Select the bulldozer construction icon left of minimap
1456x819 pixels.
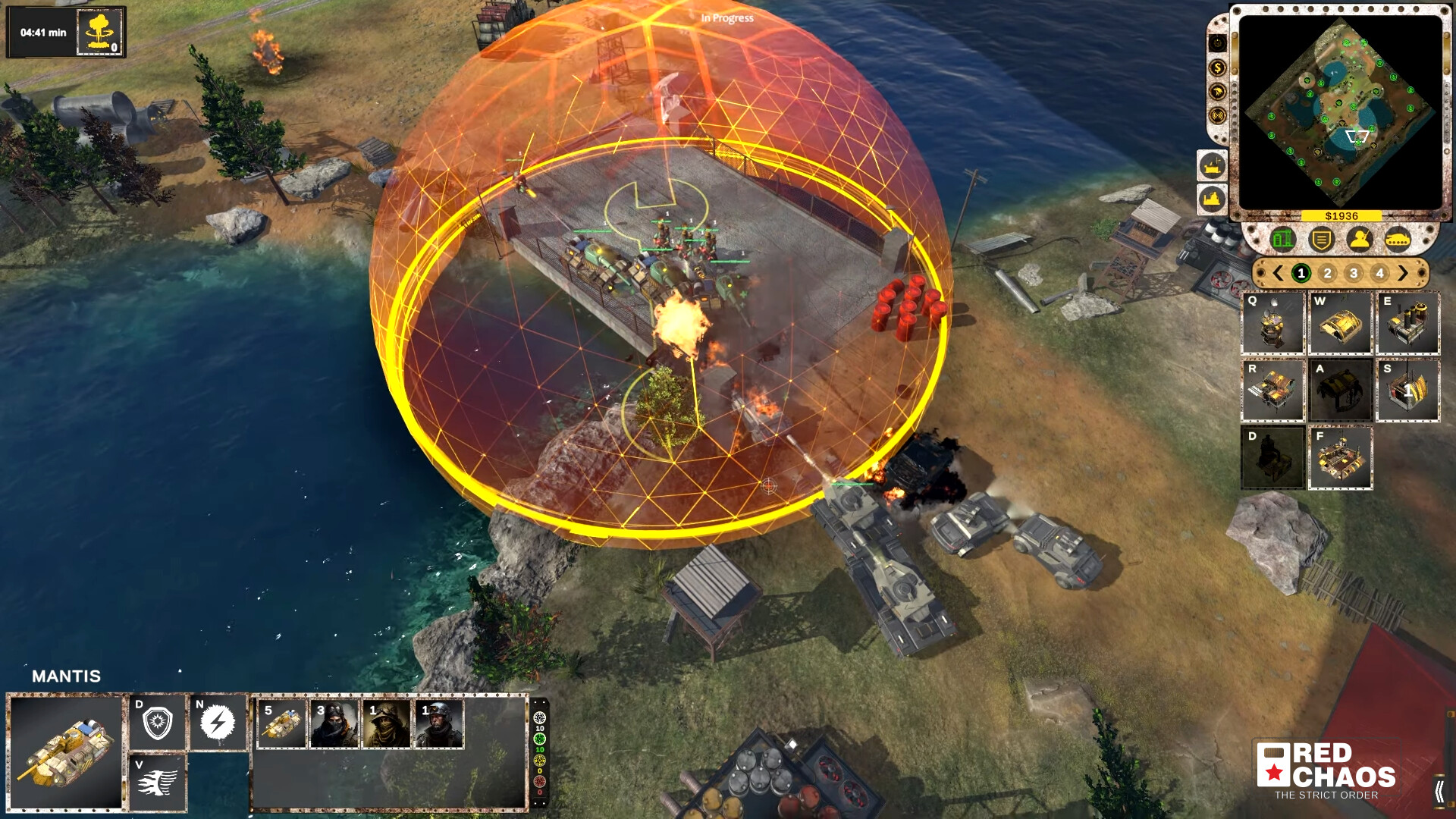[x=1213, y=165]
